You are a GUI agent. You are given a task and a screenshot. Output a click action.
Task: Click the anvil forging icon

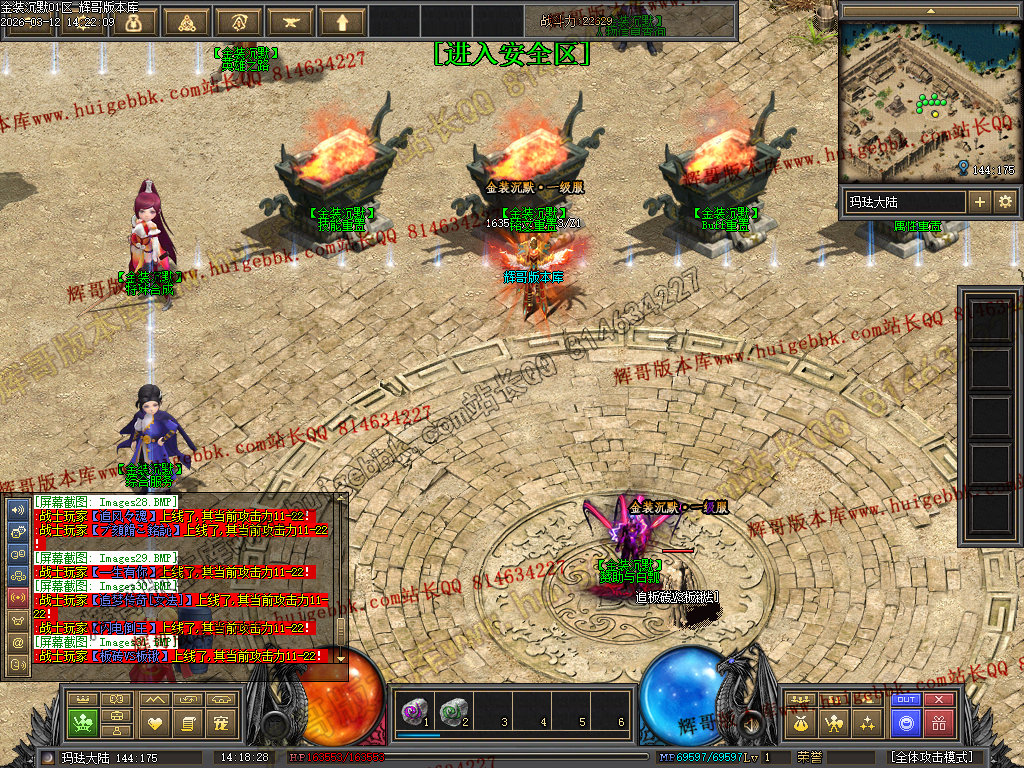click(290, 22)
